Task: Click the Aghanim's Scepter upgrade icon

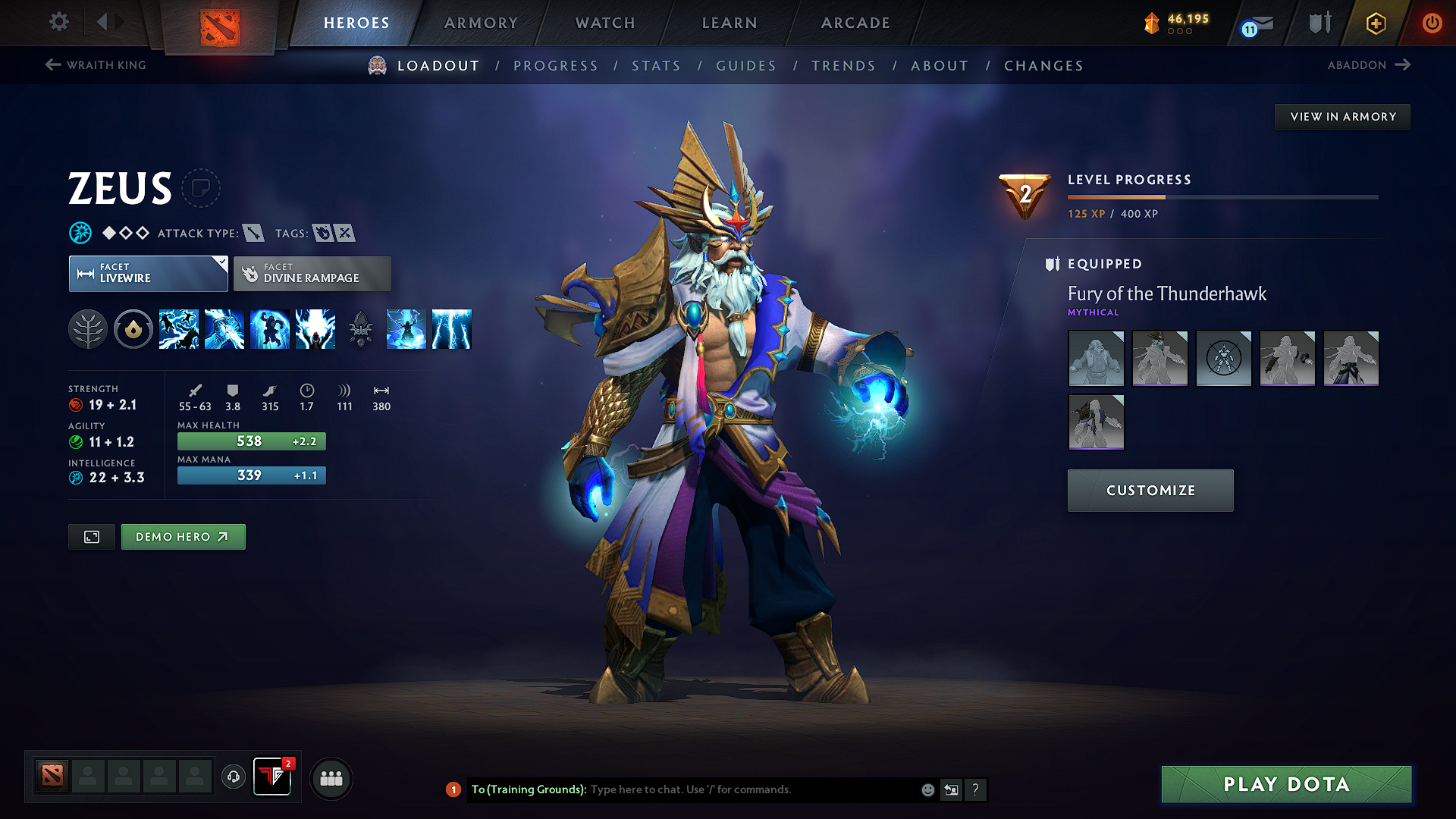Action: click(x=360, y=329)
